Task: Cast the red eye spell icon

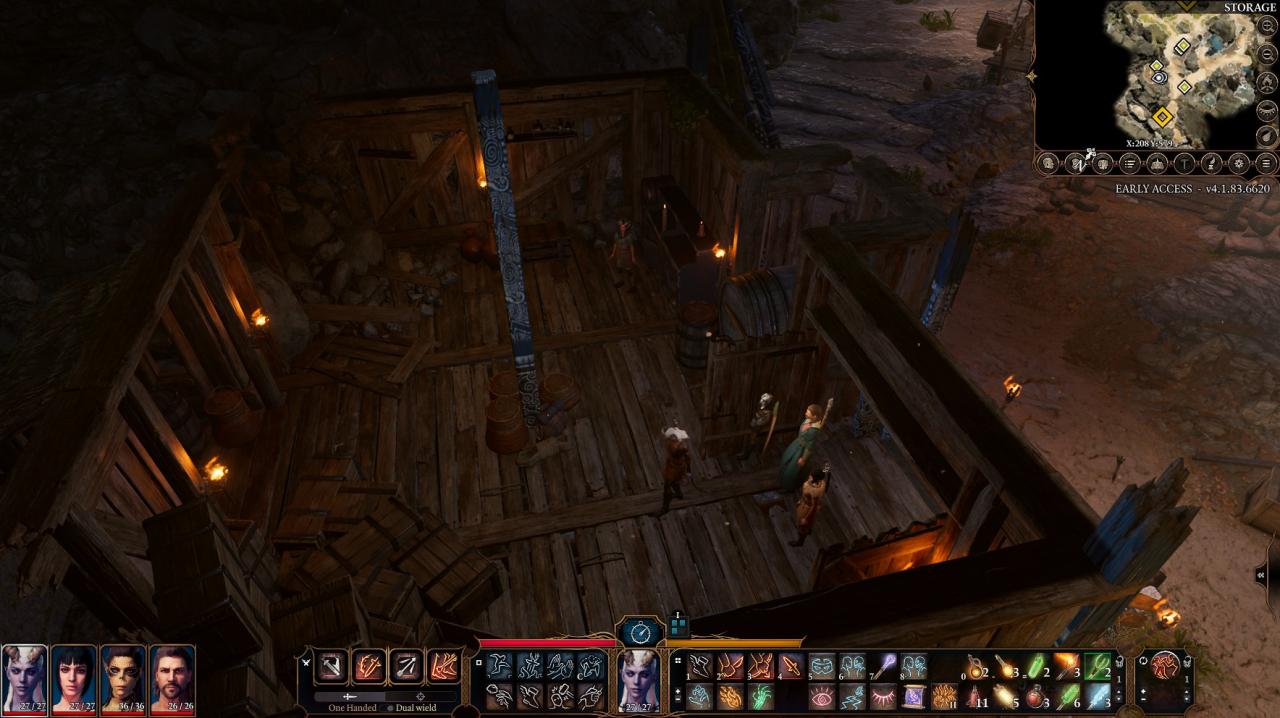Action: coord(822,696)
